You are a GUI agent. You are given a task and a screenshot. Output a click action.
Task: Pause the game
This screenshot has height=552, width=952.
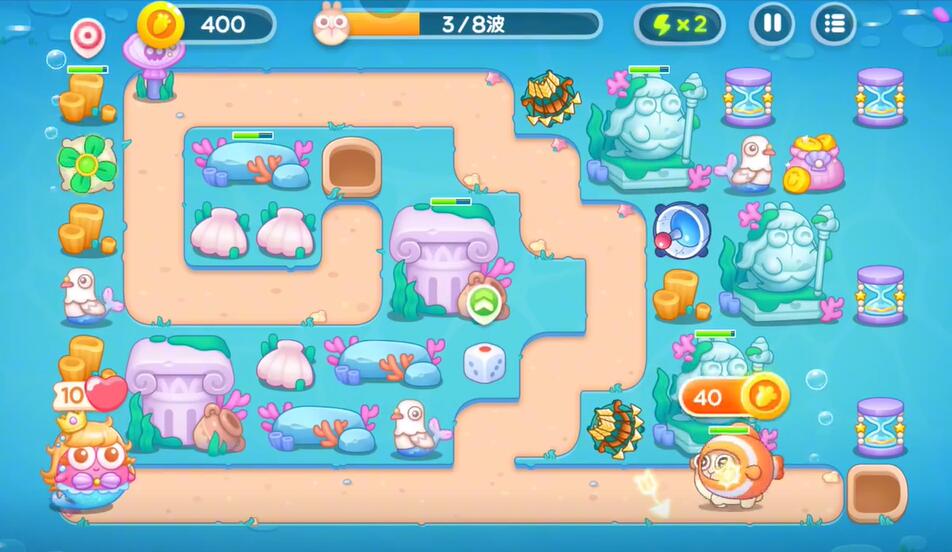pos(771,23)
